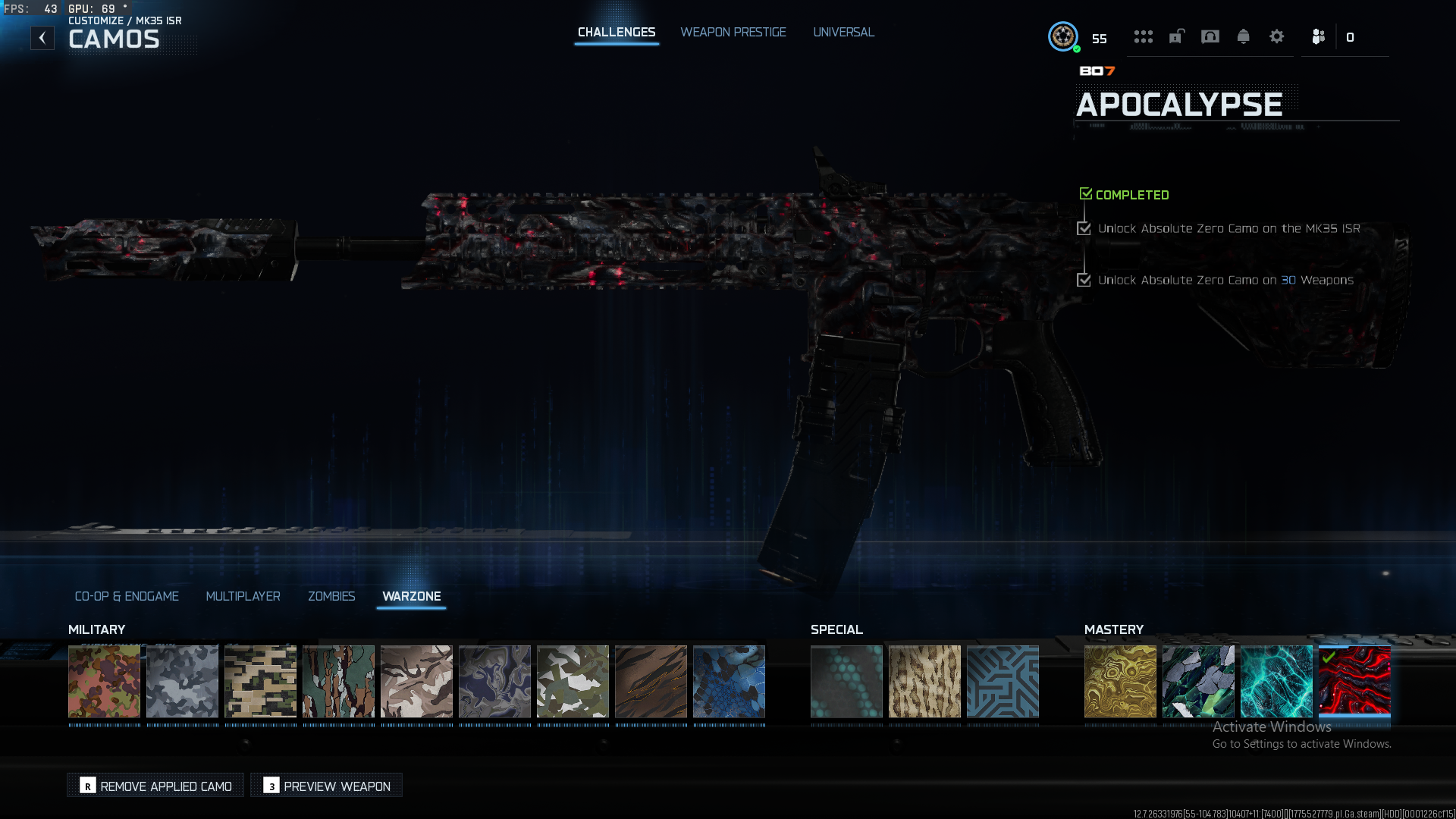Choose the tan tiger-stripe special camo
Viewport: 1456px width, 819px height.
924,681
